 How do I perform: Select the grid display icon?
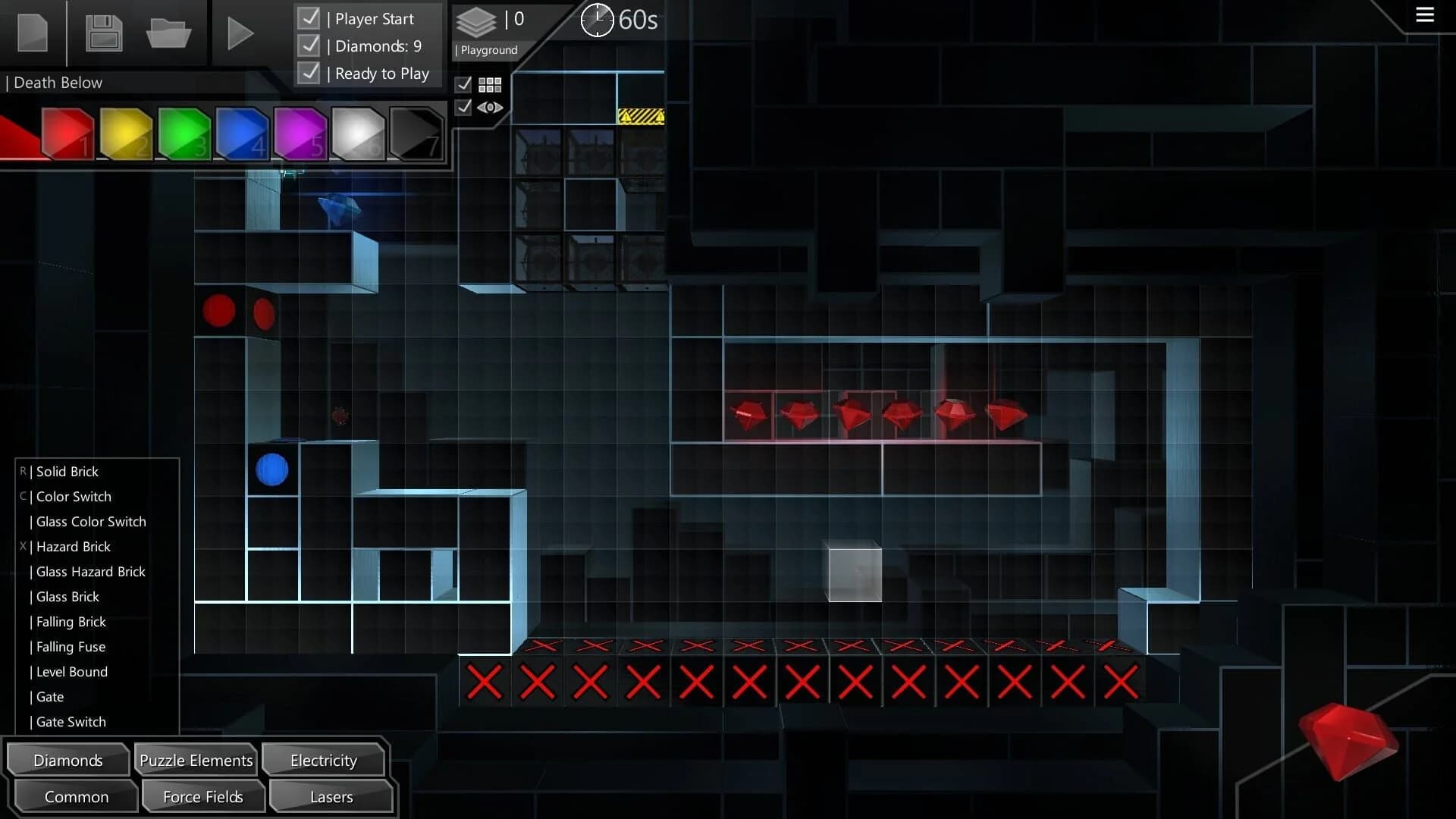click(490, 85)
